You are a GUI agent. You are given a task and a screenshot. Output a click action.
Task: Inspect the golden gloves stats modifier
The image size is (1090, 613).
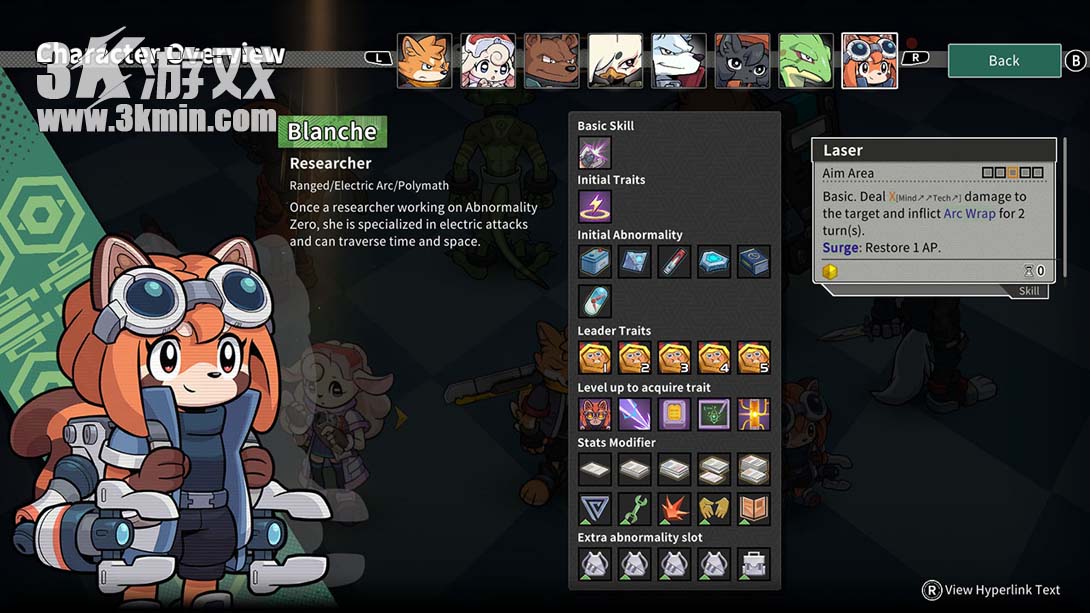tap(713, 508)
